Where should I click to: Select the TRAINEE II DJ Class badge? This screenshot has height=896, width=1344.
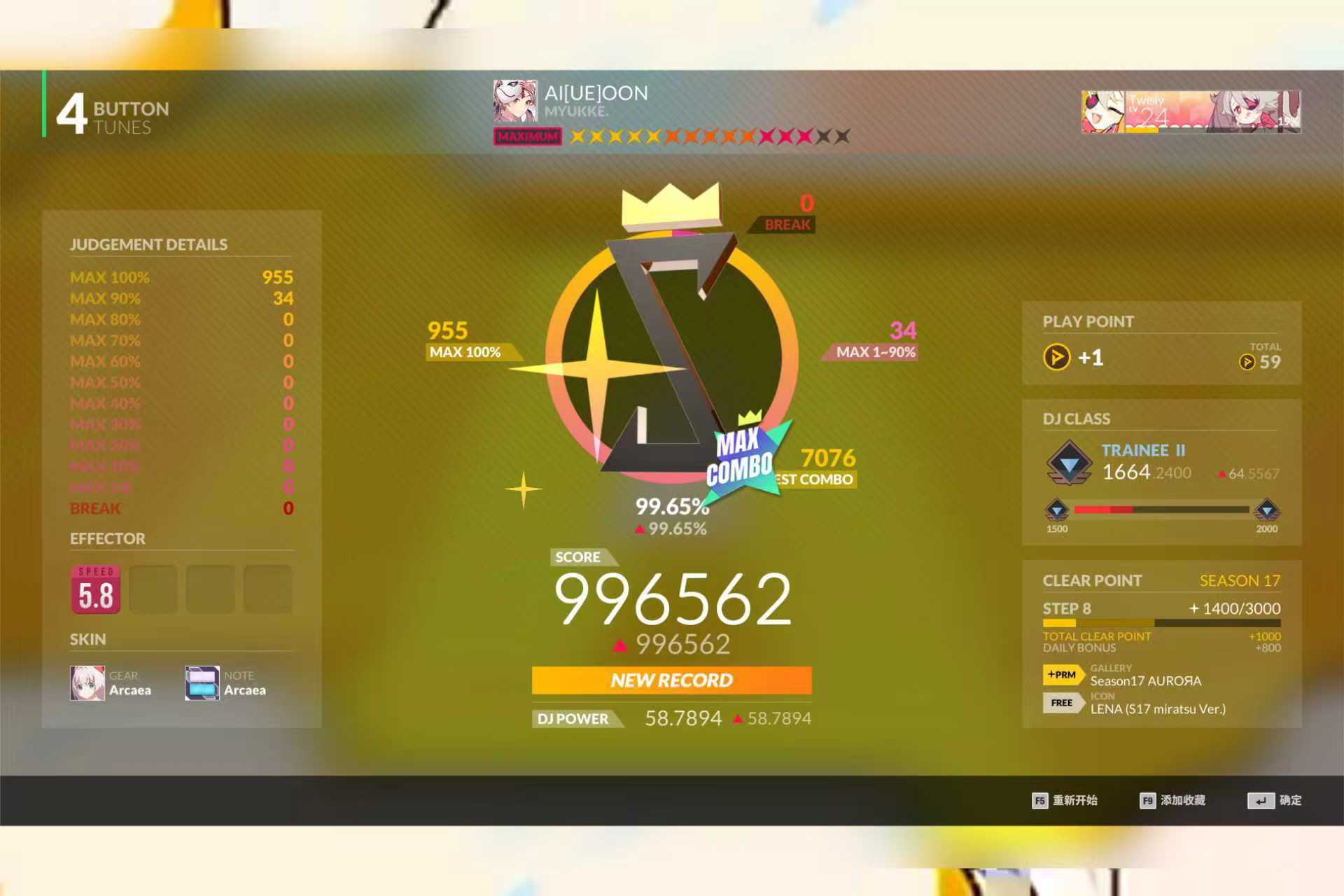point(1069,462)
